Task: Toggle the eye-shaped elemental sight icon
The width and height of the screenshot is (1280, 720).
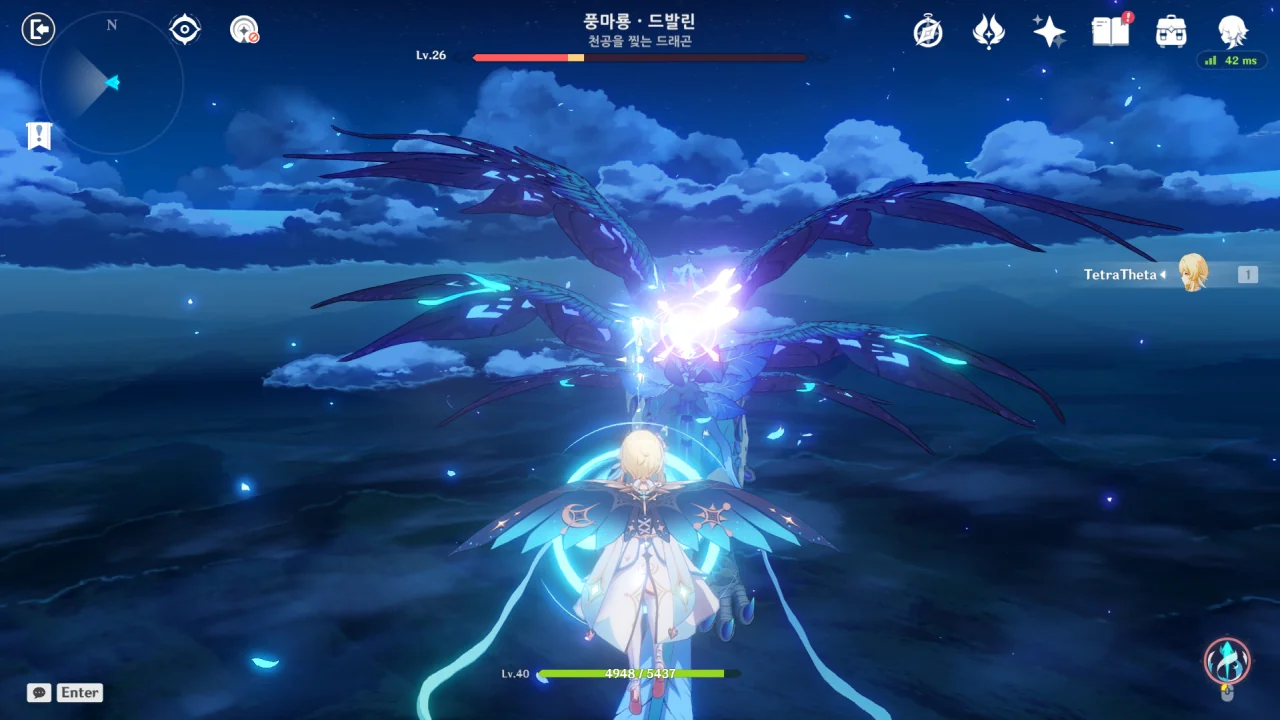Action: (185, 30)
